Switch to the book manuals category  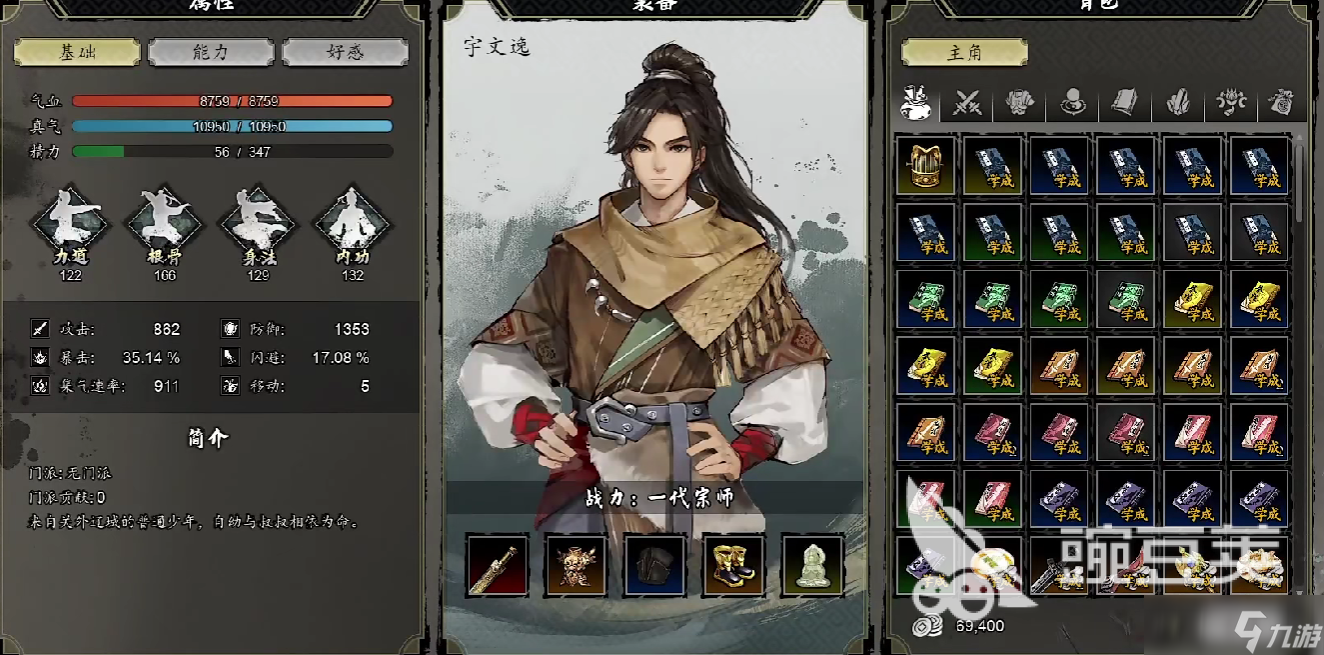tap(1124, 102)
